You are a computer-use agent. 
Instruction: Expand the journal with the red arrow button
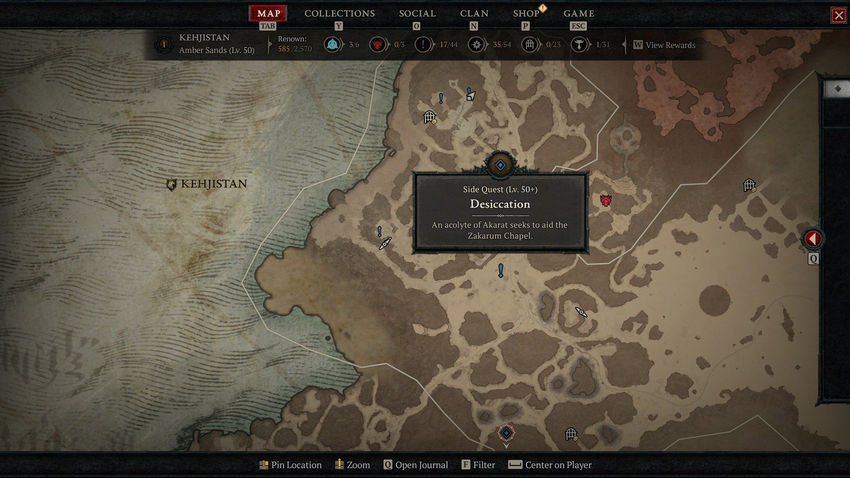pos(813,239)
